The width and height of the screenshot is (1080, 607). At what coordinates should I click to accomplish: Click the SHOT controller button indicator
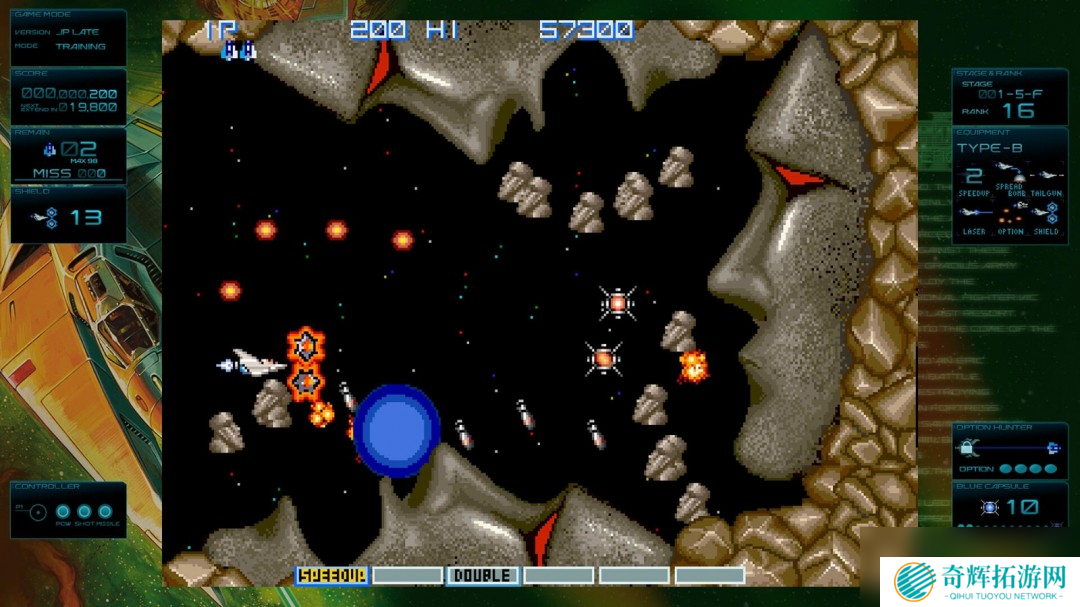pos(85,512)
